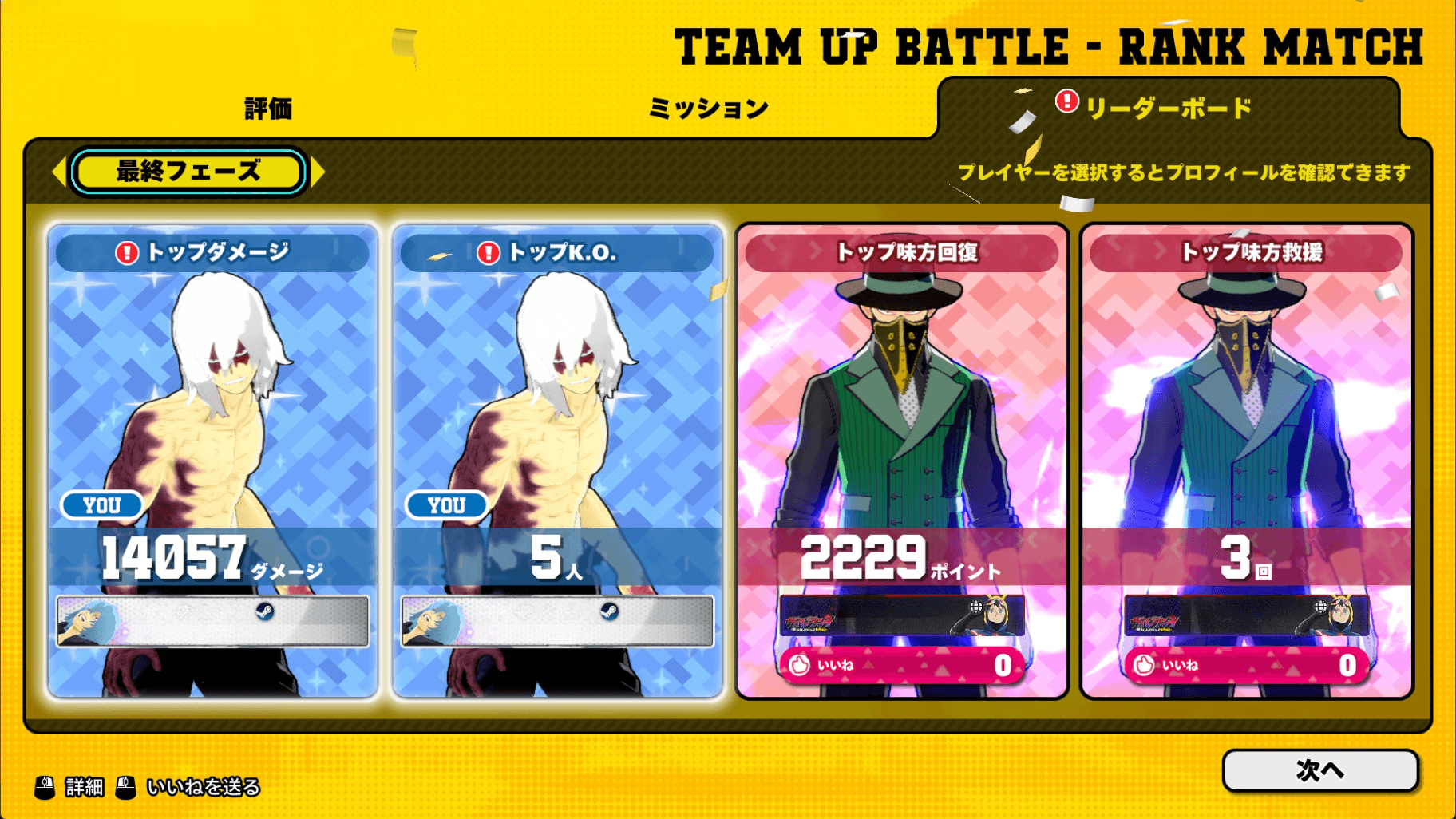Open the ミッション tab
This screenshot has height=819, width=1456.
coord(708,109)
